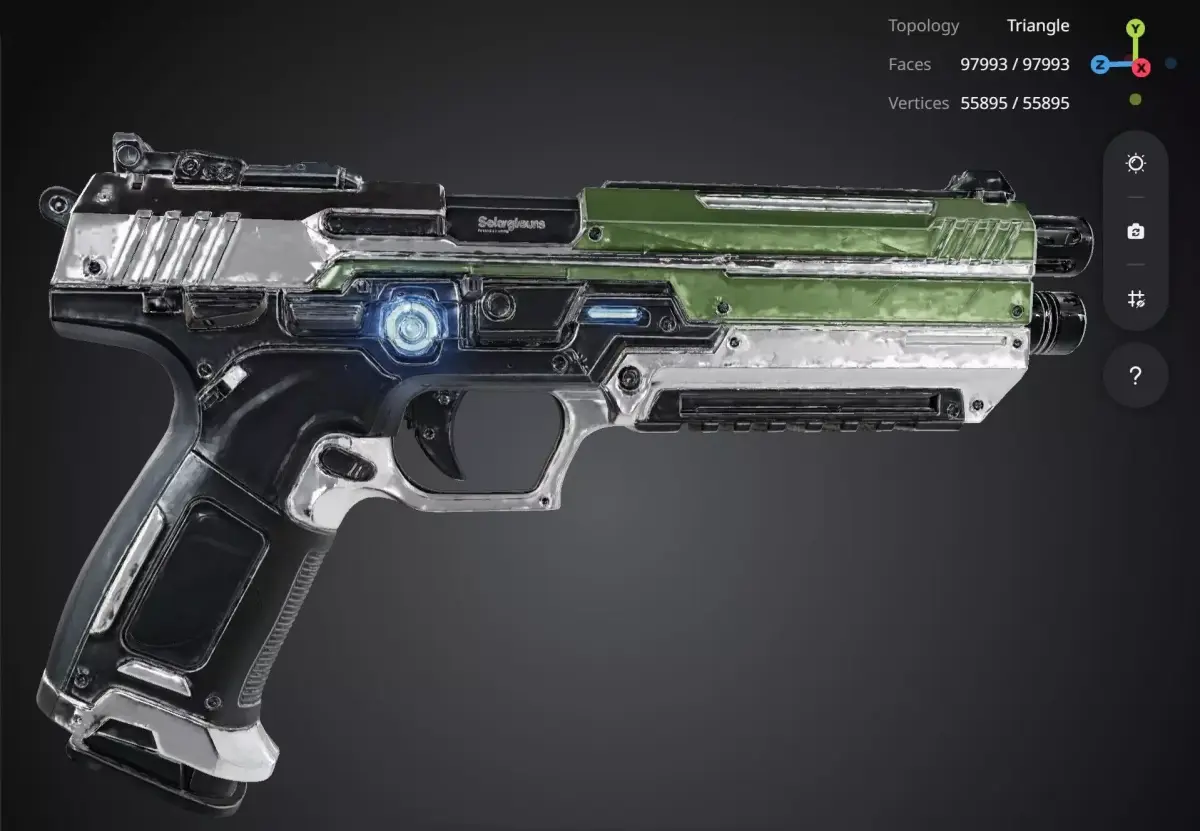Click the camera reset icon
This screenshot has height=831, width=1200.
point(1135,232)
